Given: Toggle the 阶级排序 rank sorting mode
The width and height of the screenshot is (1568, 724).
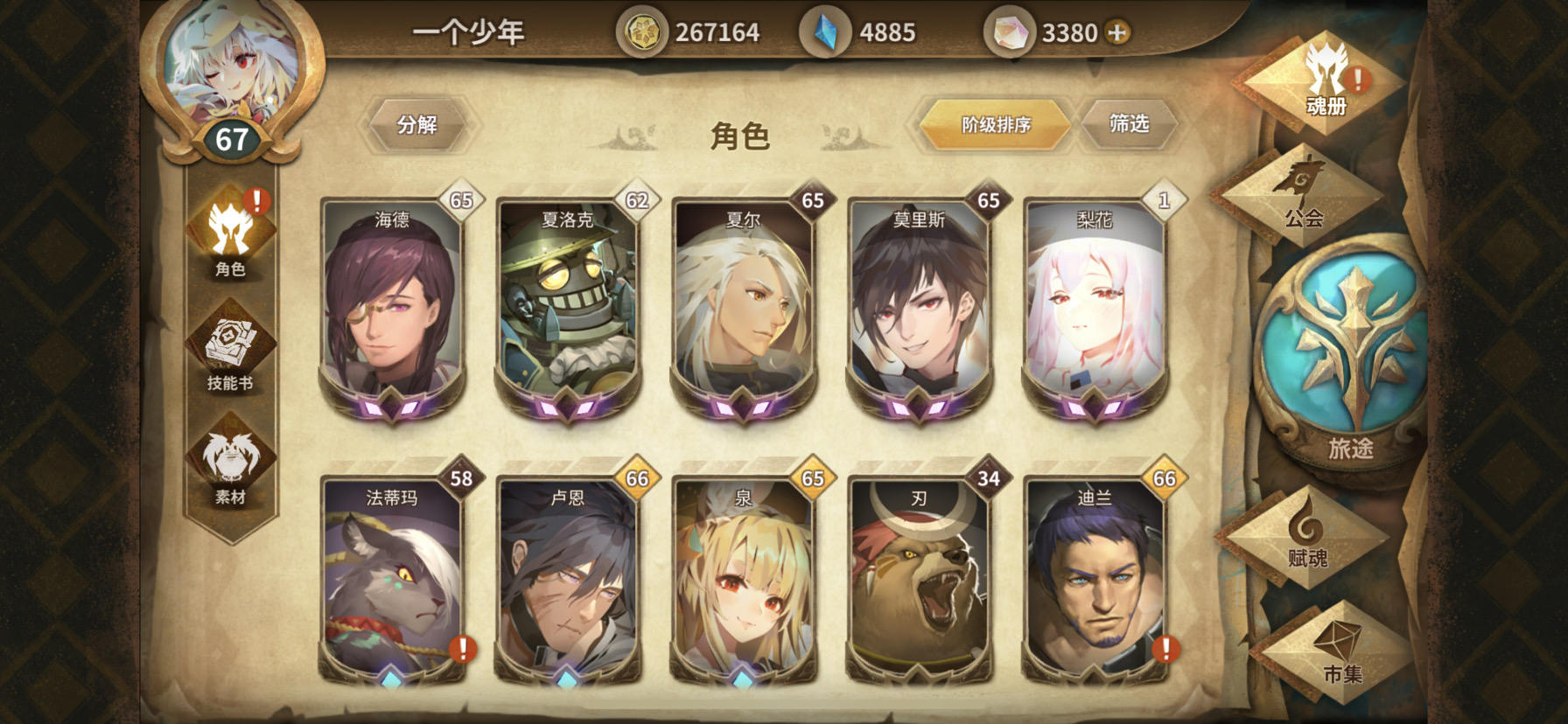Looking at the screenshot, I should (996, 124).
